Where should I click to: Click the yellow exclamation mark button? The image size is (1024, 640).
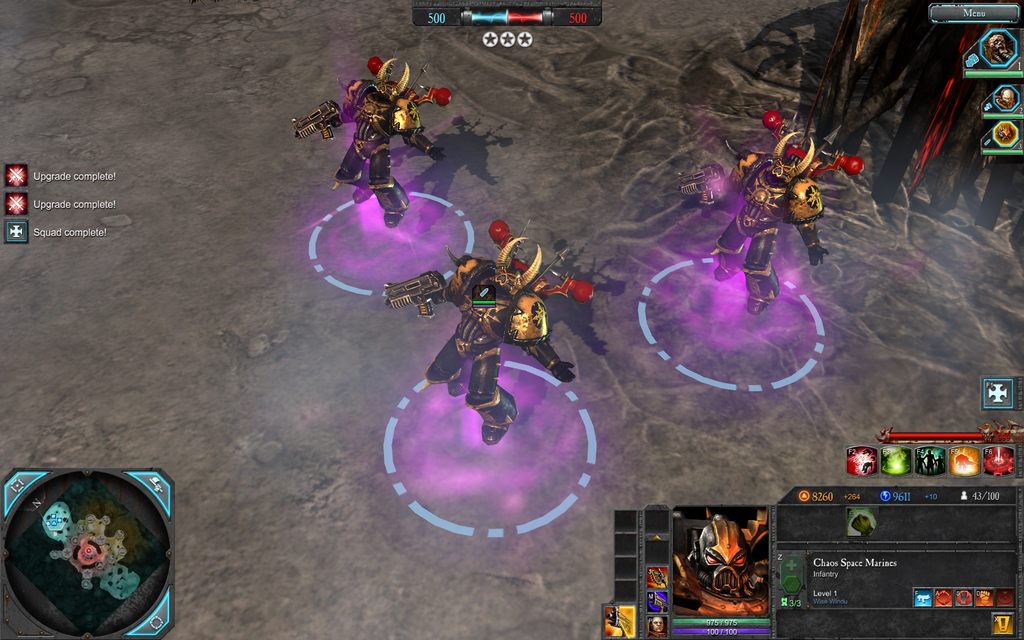coord(1003,623)
